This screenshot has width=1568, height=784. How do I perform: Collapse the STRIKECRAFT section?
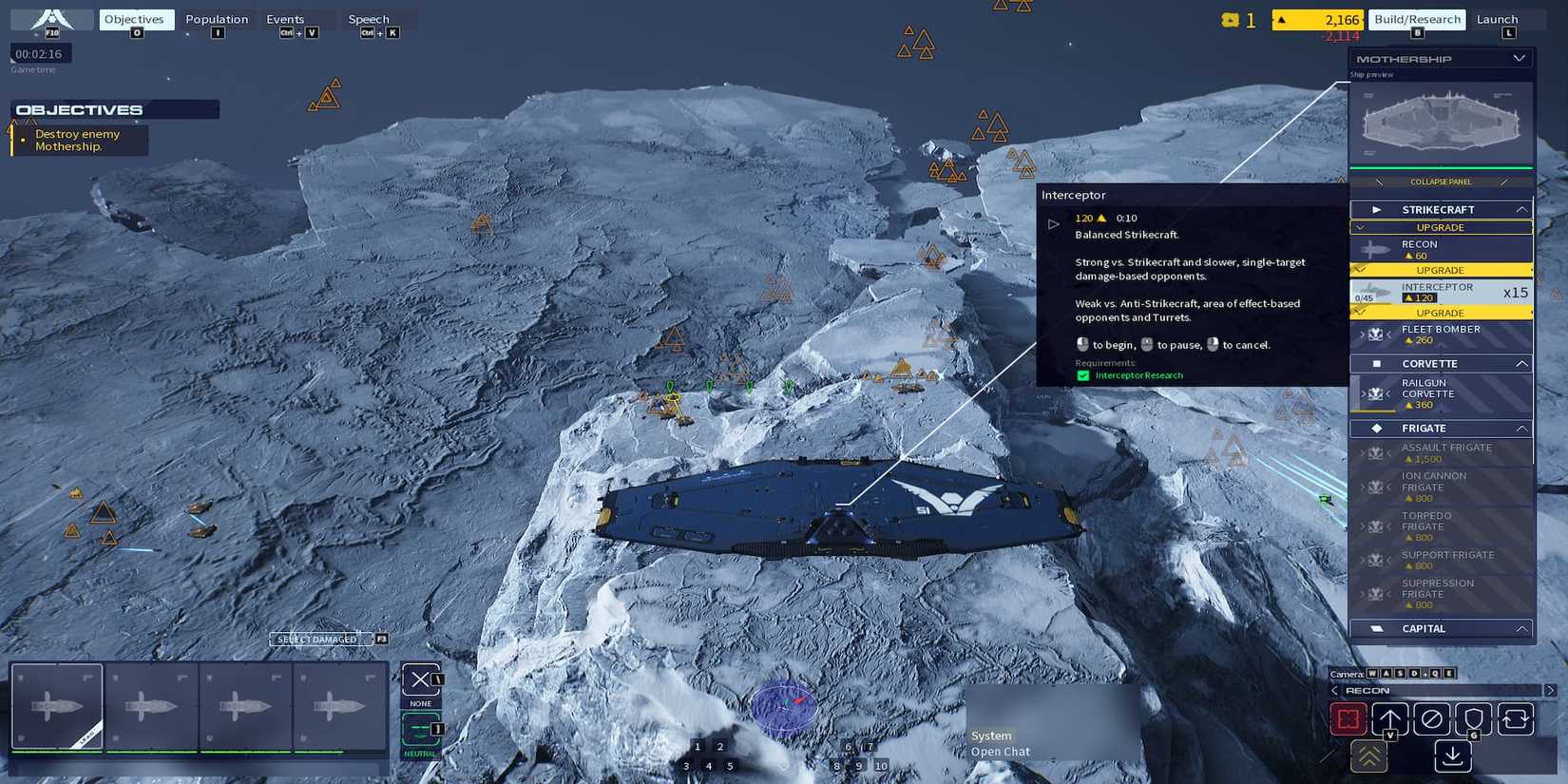click(x=1521, y=208)
